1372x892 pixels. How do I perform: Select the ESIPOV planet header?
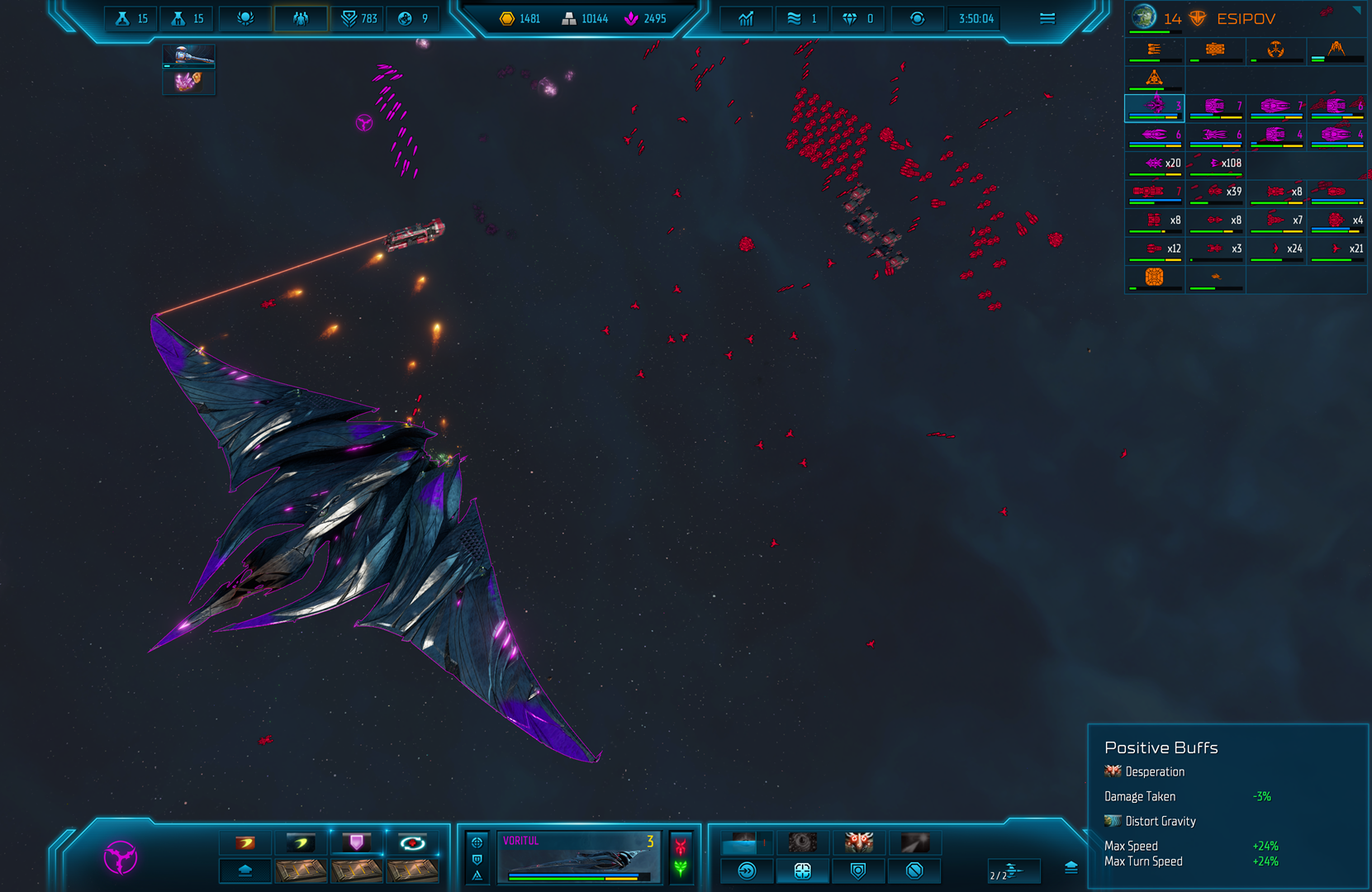(x=1245, y=18)
